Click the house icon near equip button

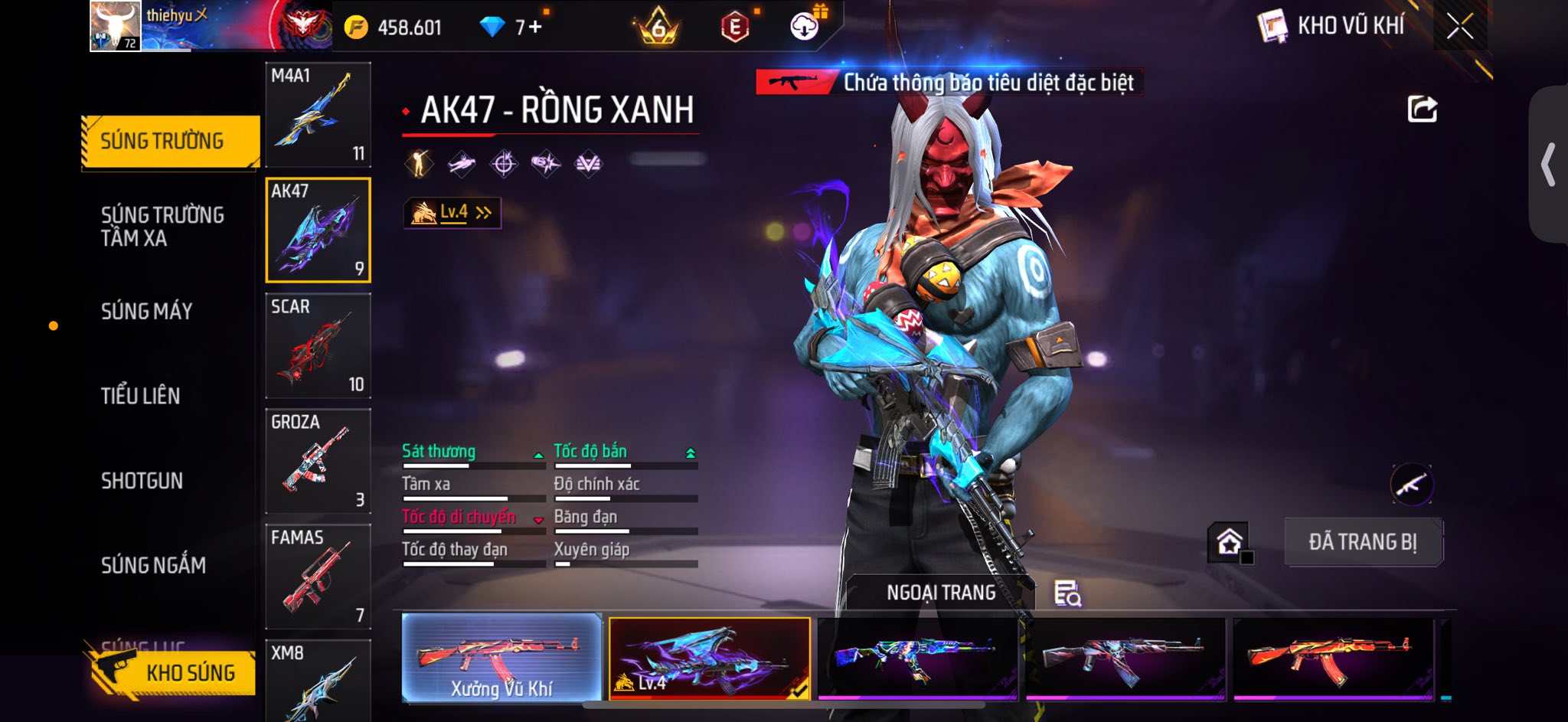point(1229,542)
